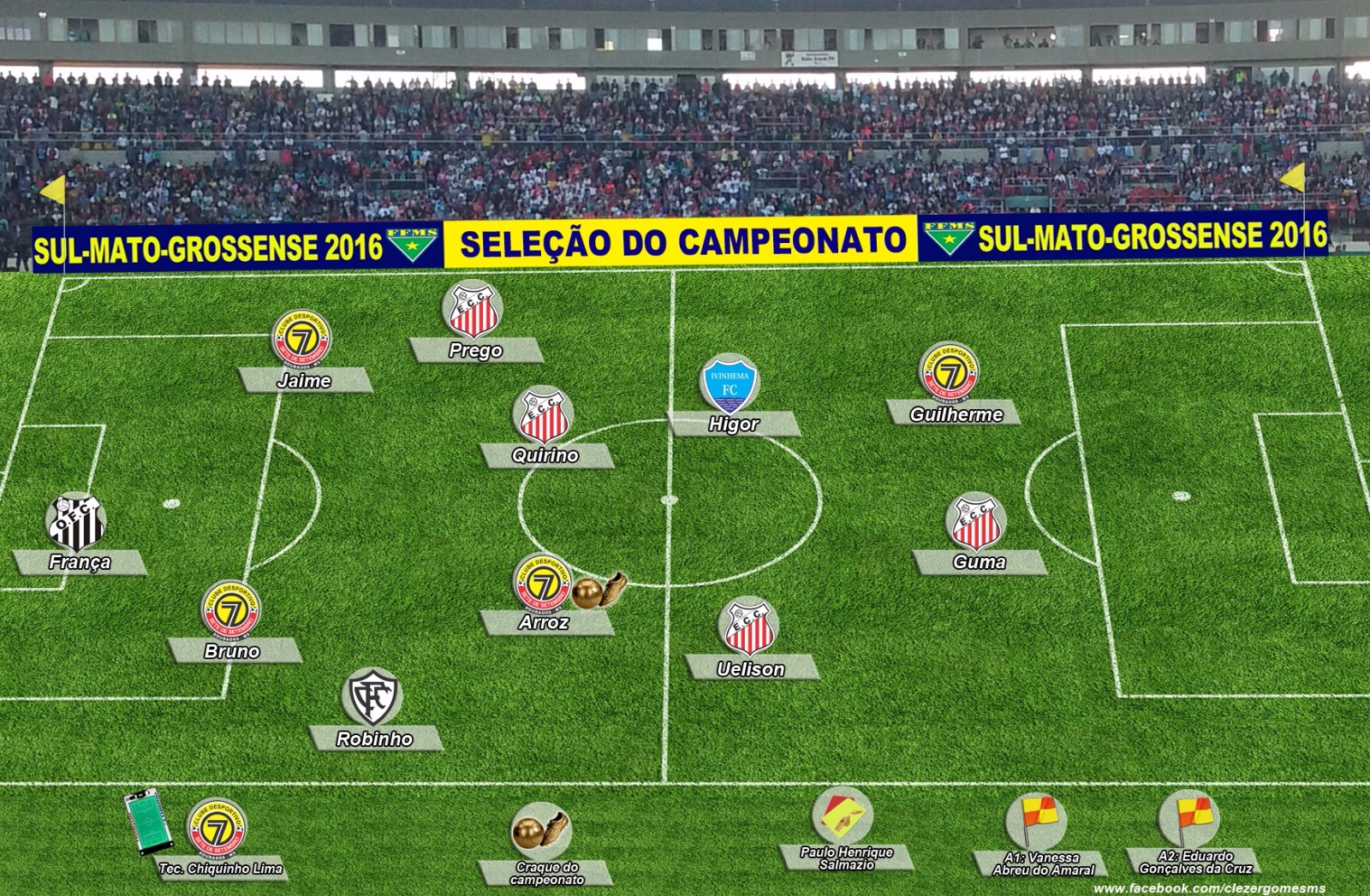Choose Jaime's player label

[304, 381]
